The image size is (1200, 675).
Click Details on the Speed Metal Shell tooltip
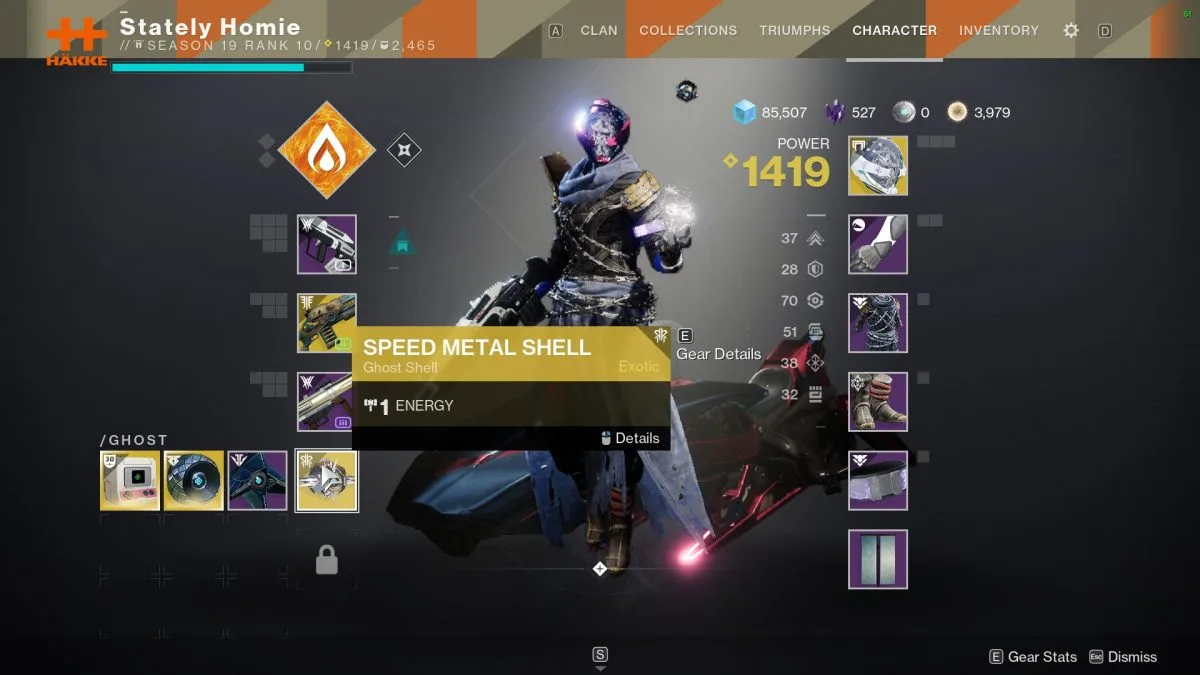[x=630, y=438]
